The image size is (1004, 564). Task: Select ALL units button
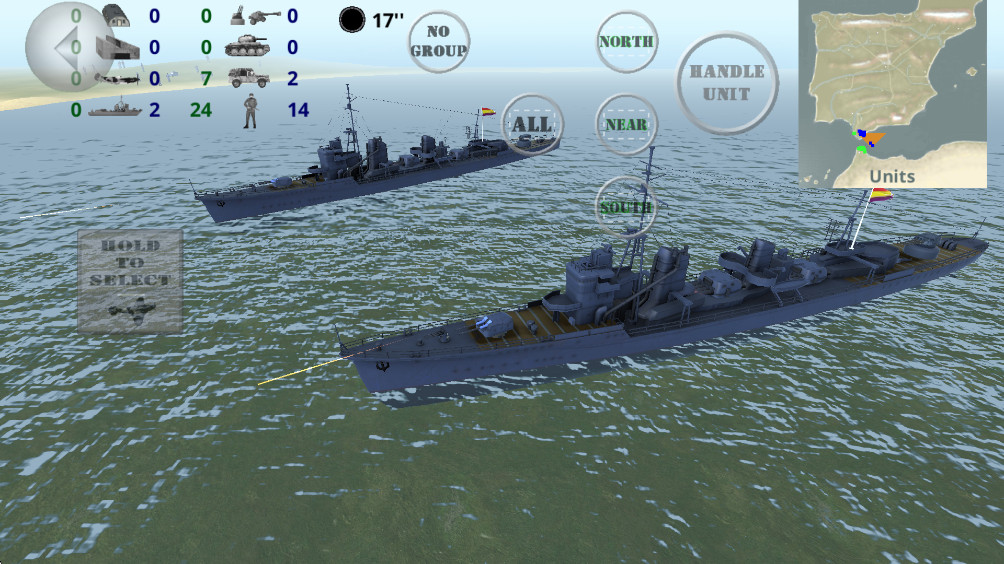532,125
